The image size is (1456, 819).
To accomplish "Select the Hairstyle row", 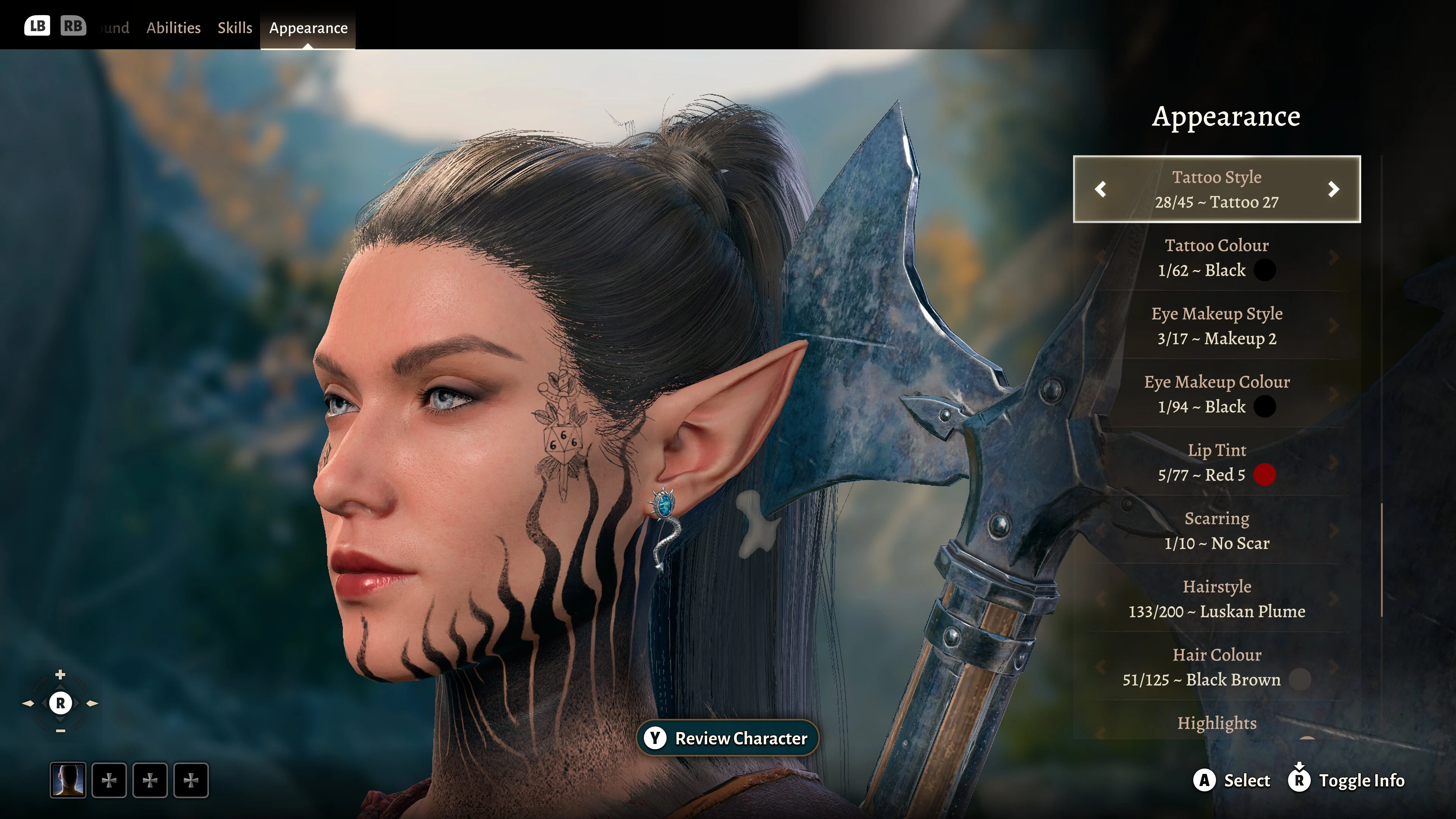I will coord(1216,599).
